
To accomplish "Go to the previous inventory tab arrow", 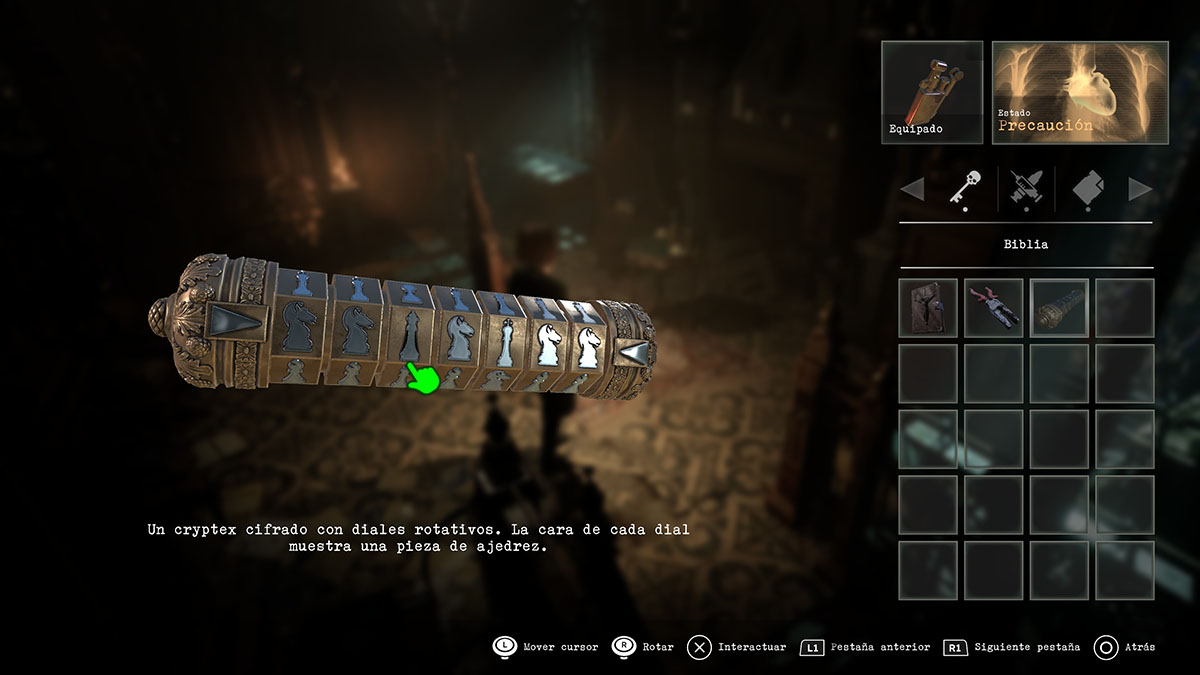I will [x=912, y=189].
